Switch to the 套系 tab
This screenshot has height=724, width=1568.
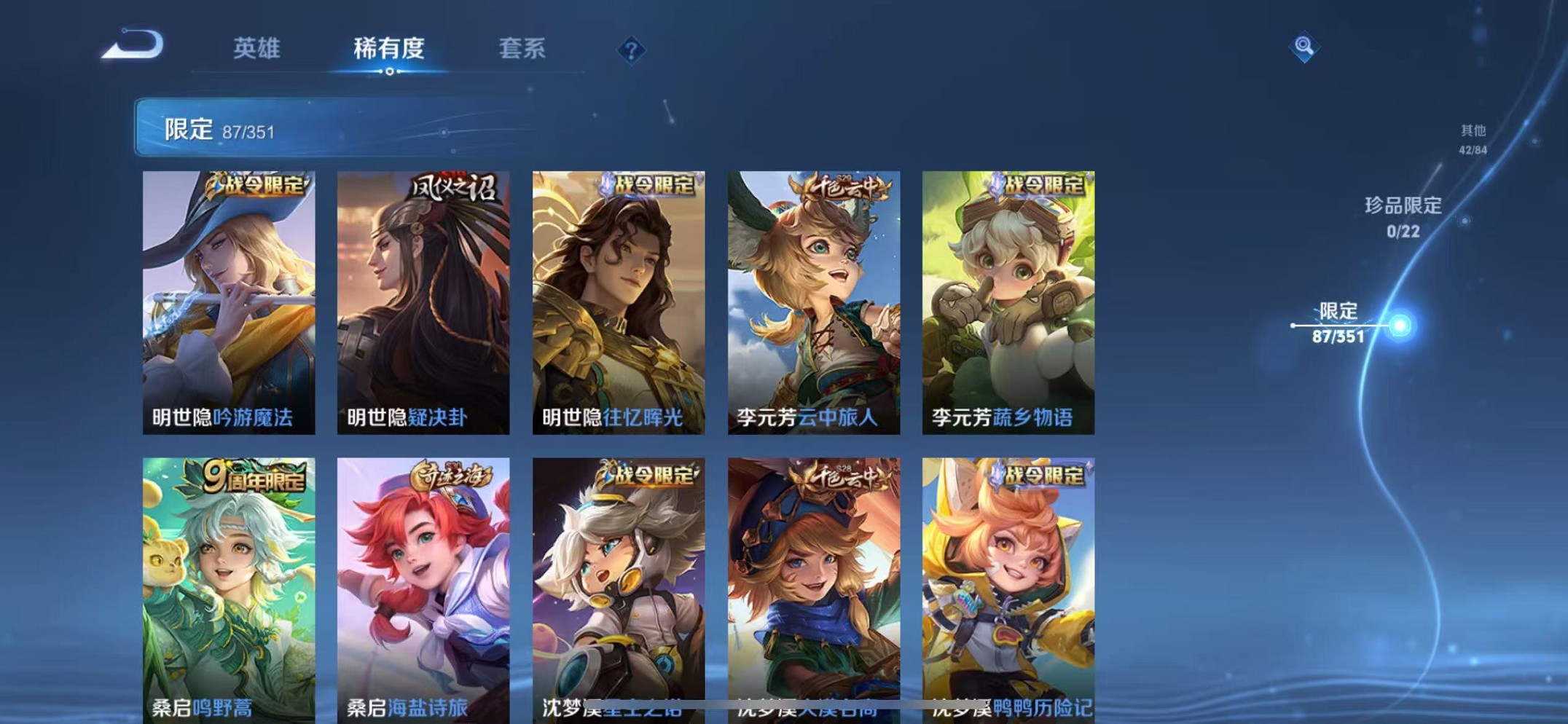pos(522,47)
